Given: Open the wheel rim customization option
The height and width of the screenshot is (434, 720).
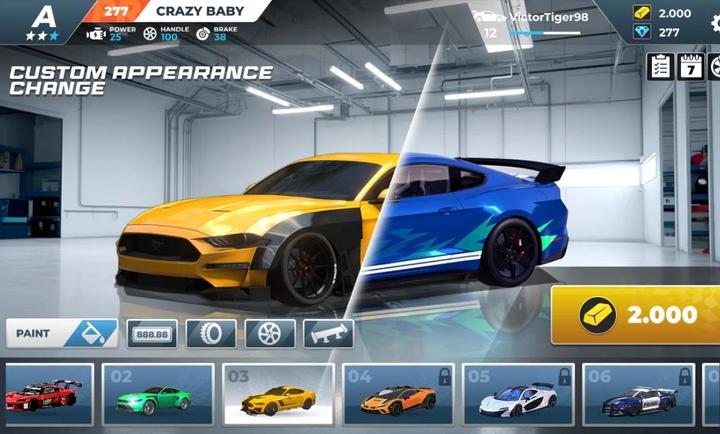Looking at the screenshot, I should tap(270, 334).
